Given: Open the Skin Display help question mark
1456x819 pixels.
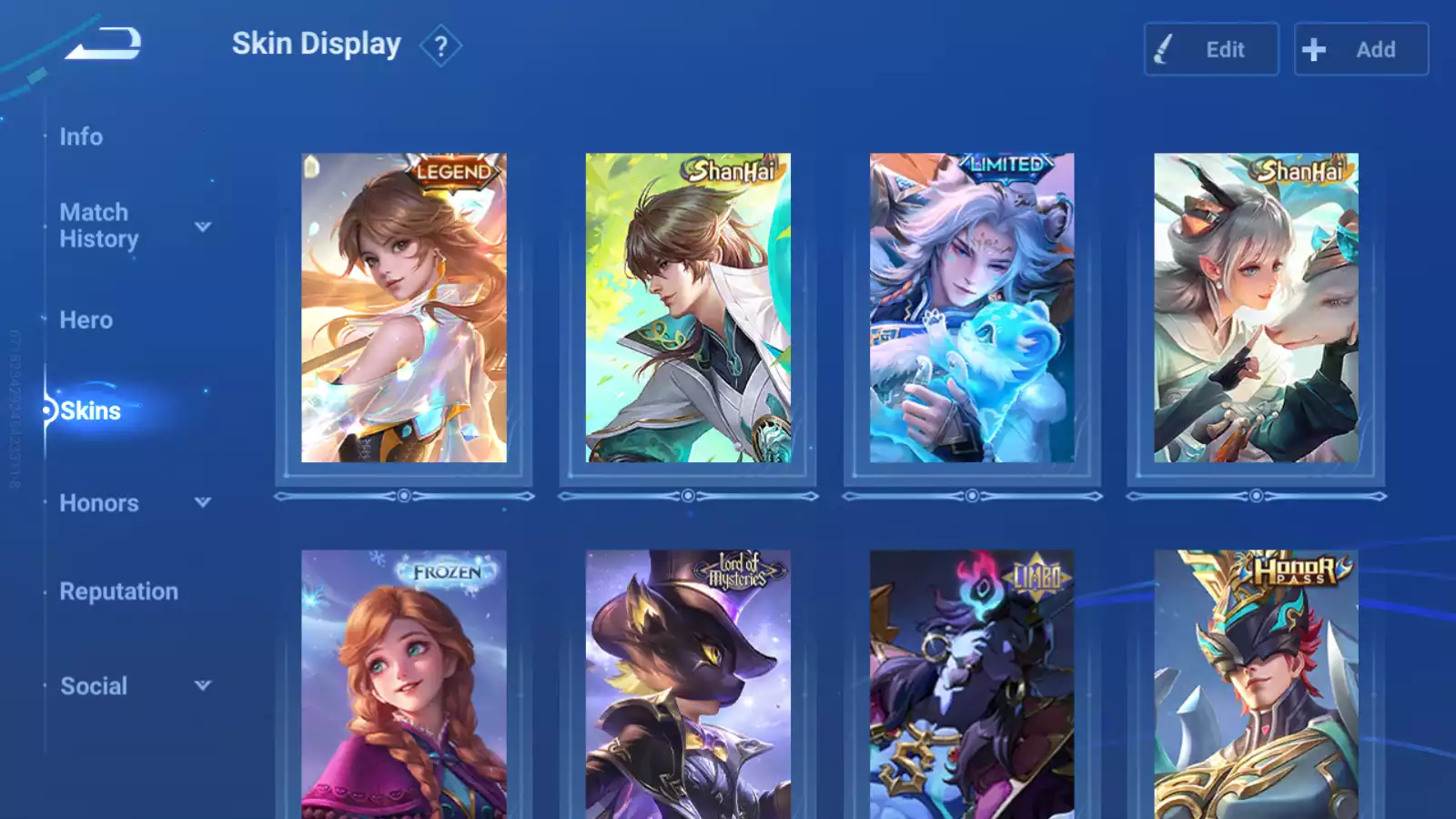Looking at the screenshot, I should tap(440, 46).
